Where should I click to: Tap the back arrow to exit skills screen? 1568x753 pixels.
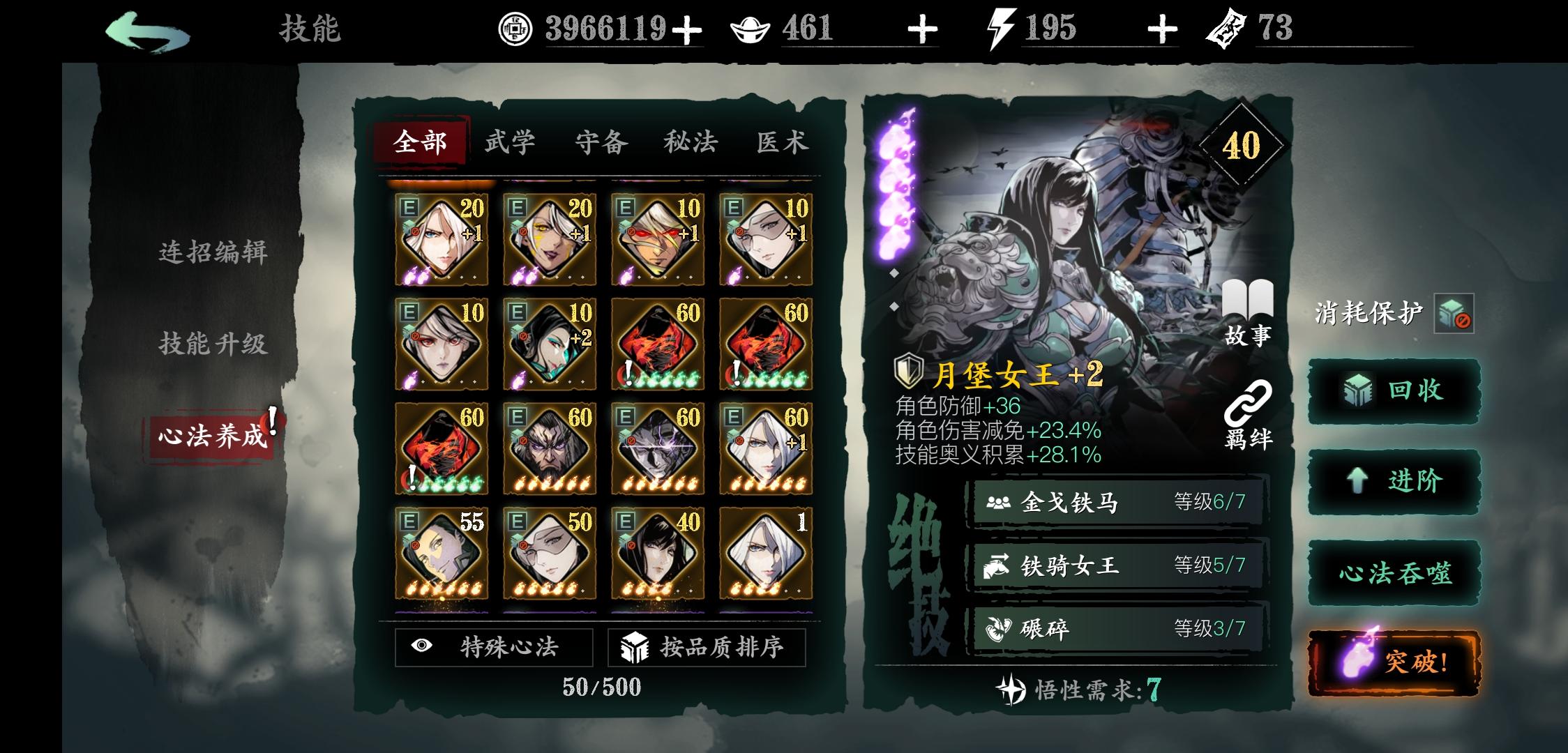coord(149,29)
